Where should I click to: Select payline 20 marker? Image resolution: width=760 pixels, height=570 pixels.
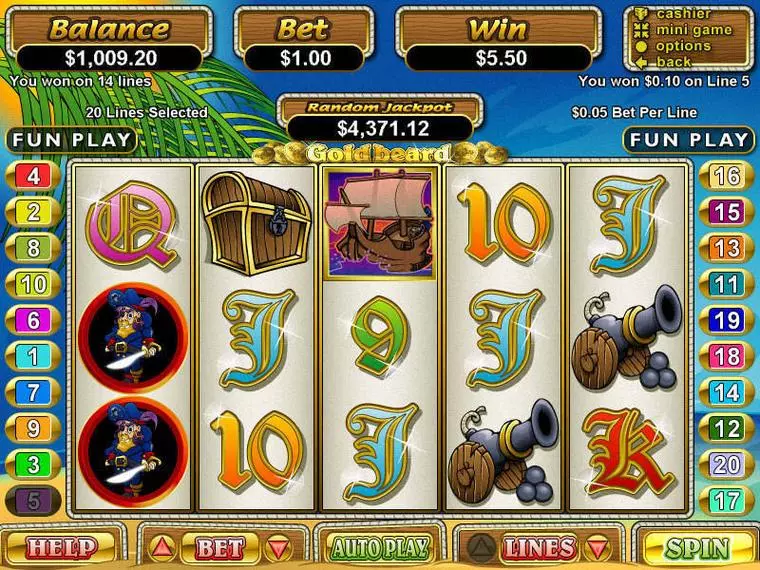pyautogui.click(x=727, y=463)
